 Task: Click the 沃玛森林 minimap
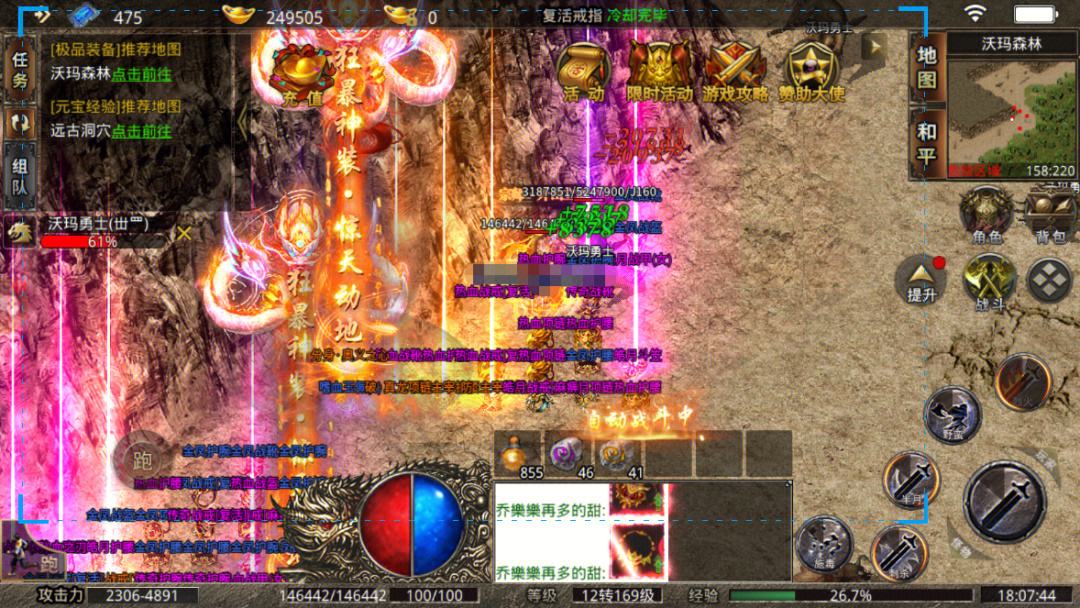[1011, 117]
